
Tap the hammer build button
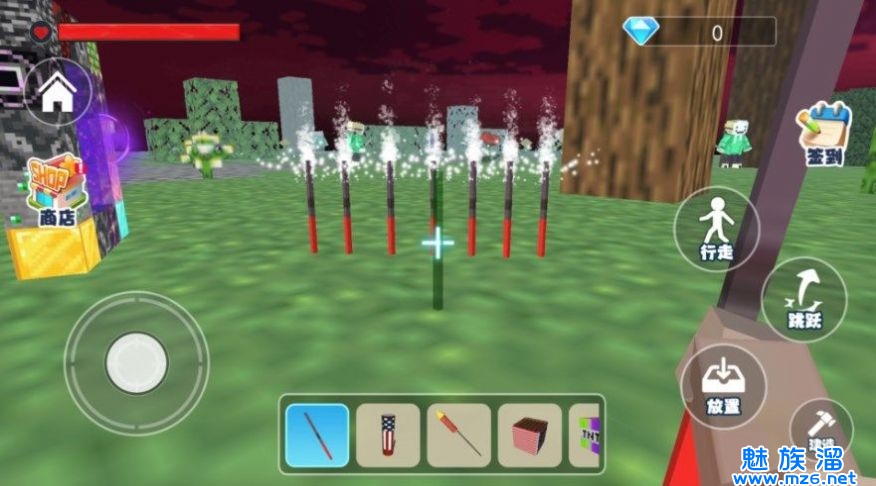[822, 431]
